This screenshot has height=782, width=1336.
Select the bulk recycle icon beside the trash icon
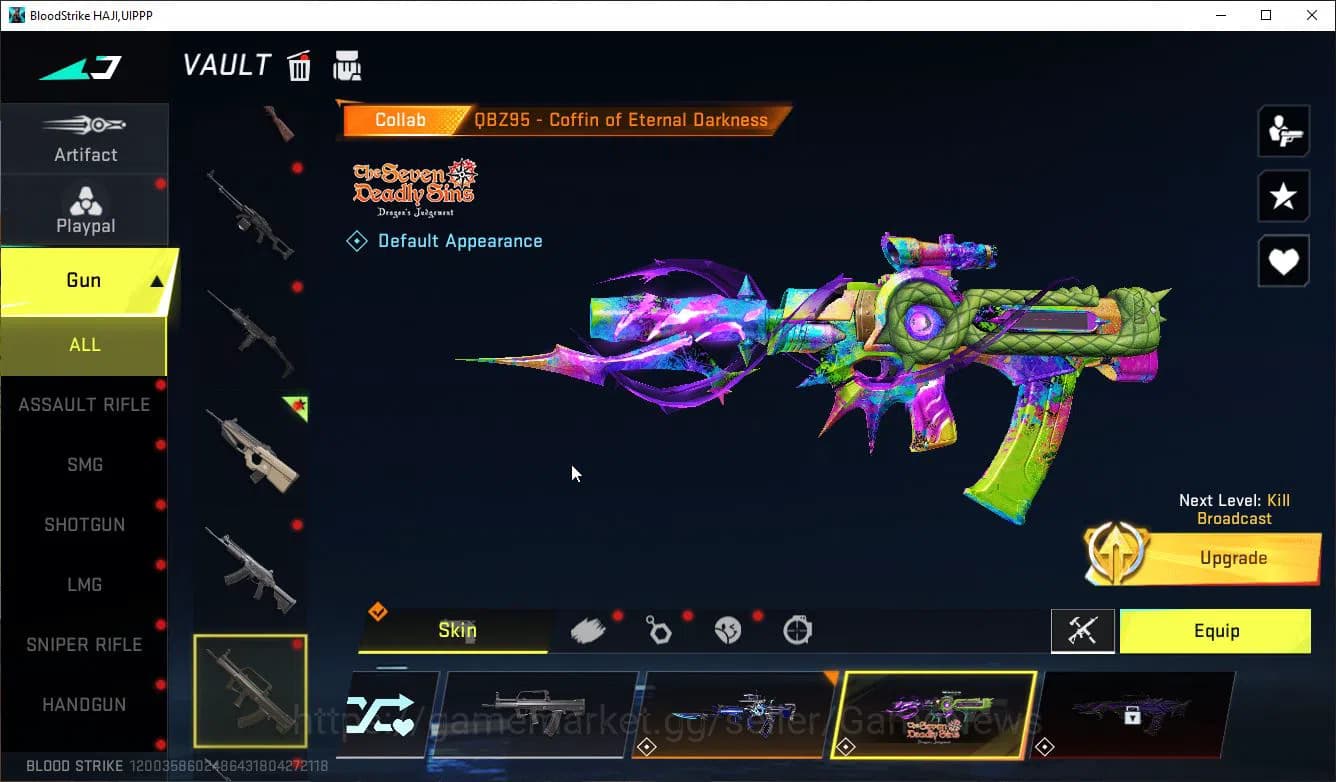[347, 64]
